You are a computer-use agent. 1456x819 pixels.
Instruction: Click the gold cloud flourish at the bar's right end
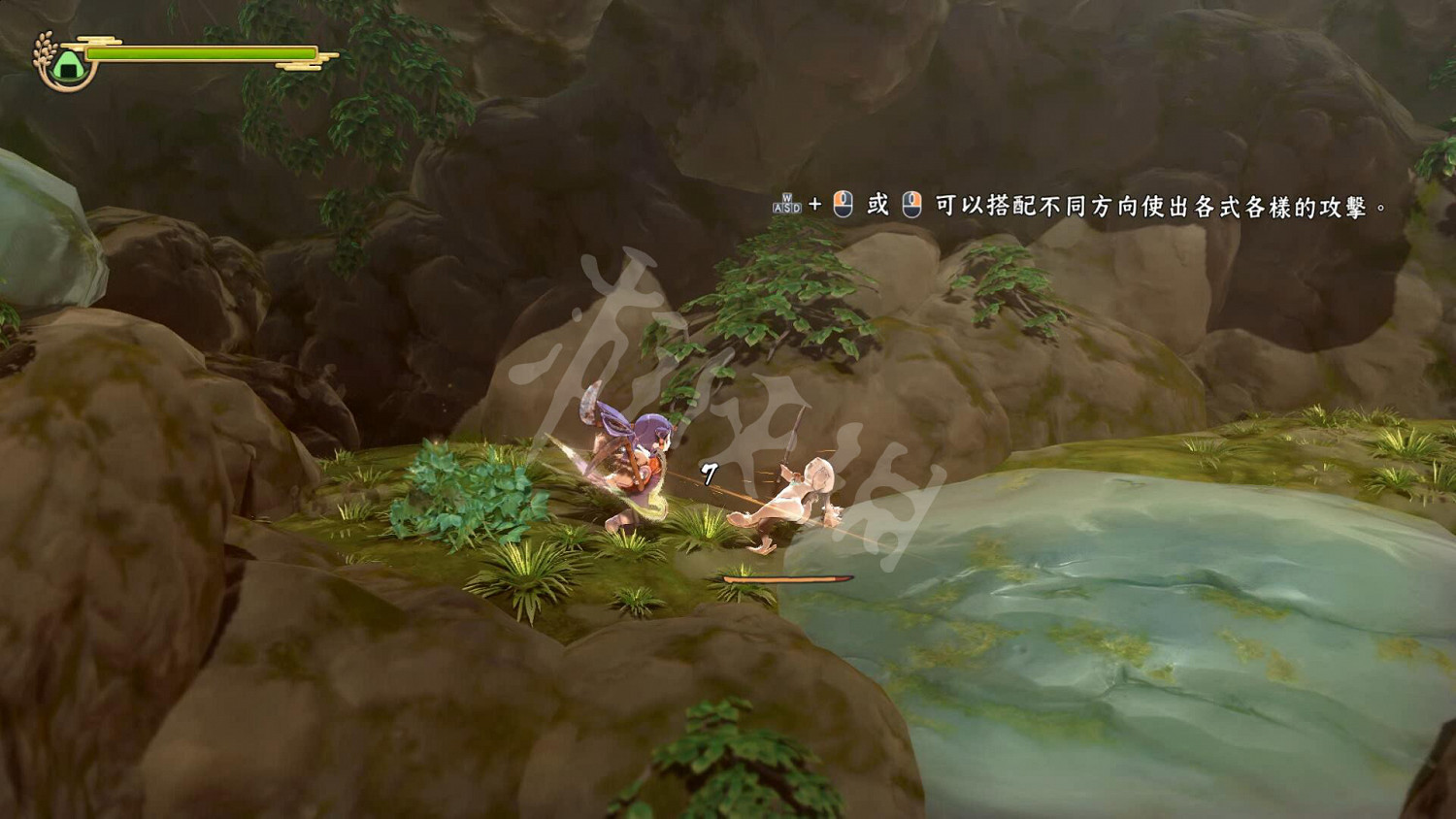(x=301, y=65)
